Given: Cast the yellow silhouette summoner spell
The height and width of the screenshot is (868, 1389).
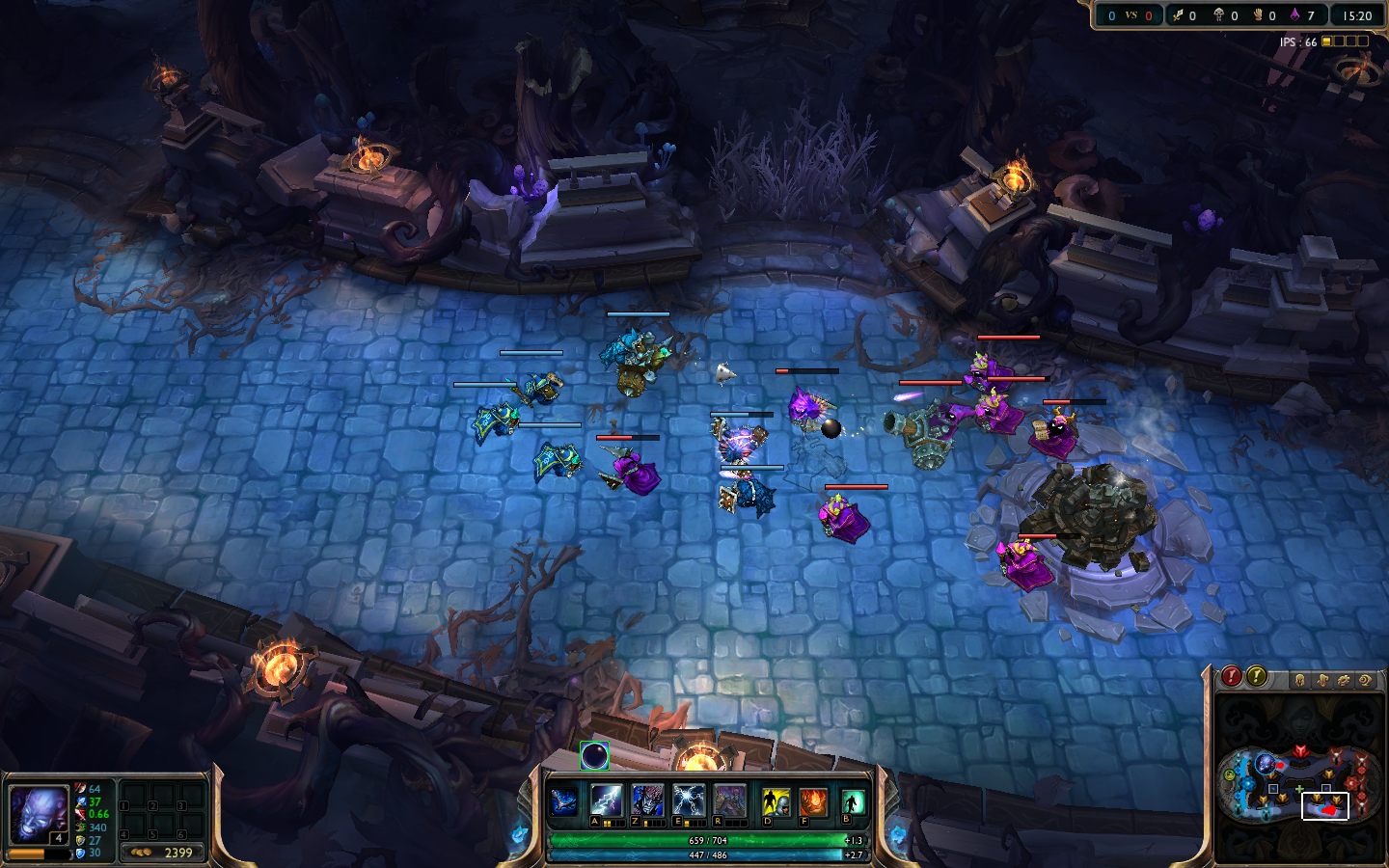Looking at the screenshot, I should click(776, 801).
